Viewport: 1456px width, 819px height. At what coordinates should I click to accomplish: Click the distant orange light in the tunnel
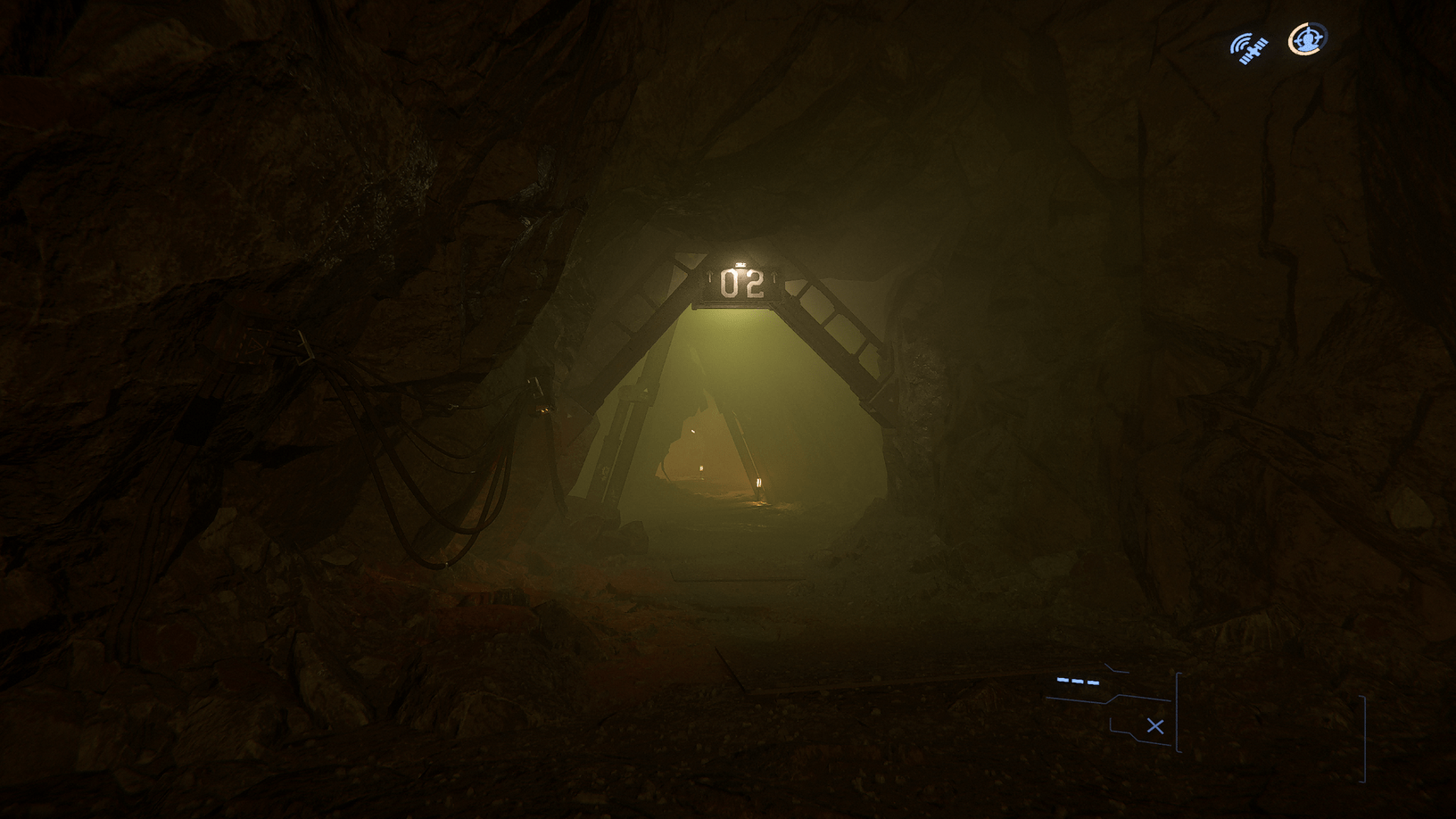(701, 470)
